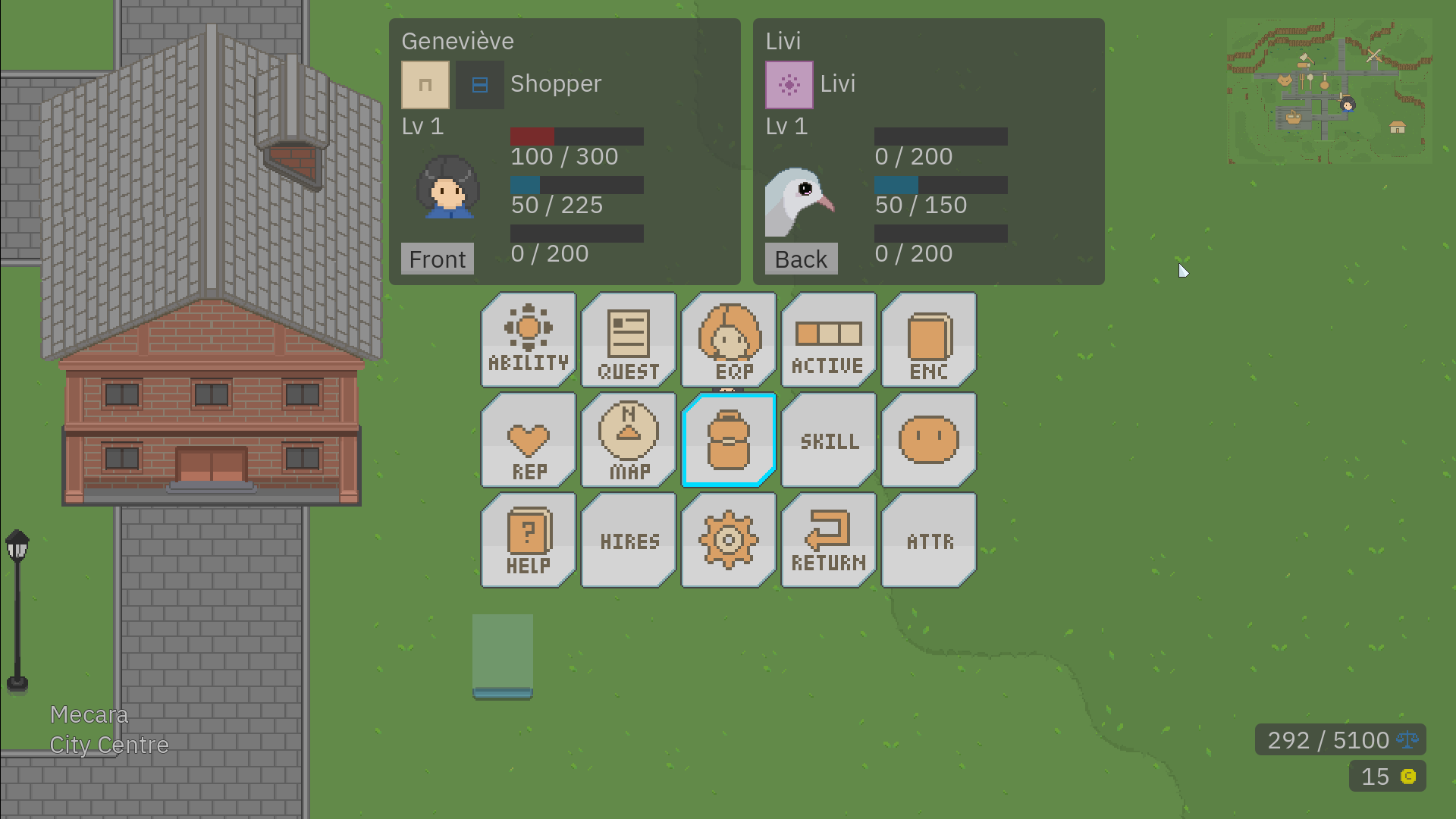View the HIRES screen
Image resolution: width=1456 pixels, height=819 pixels.
point(628,539)
